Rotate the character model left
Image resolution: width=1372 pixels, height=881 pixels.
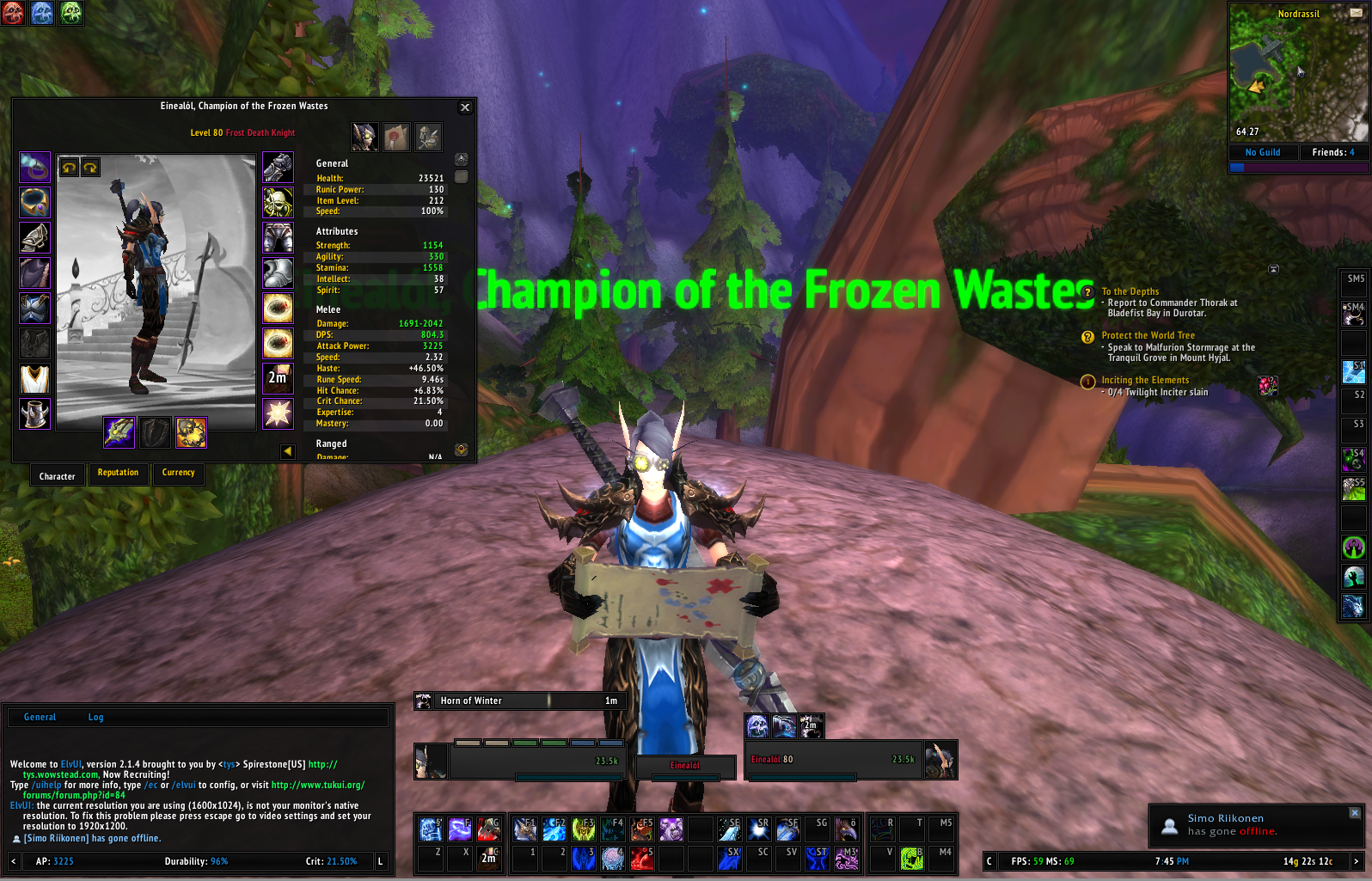coord(70,167)
